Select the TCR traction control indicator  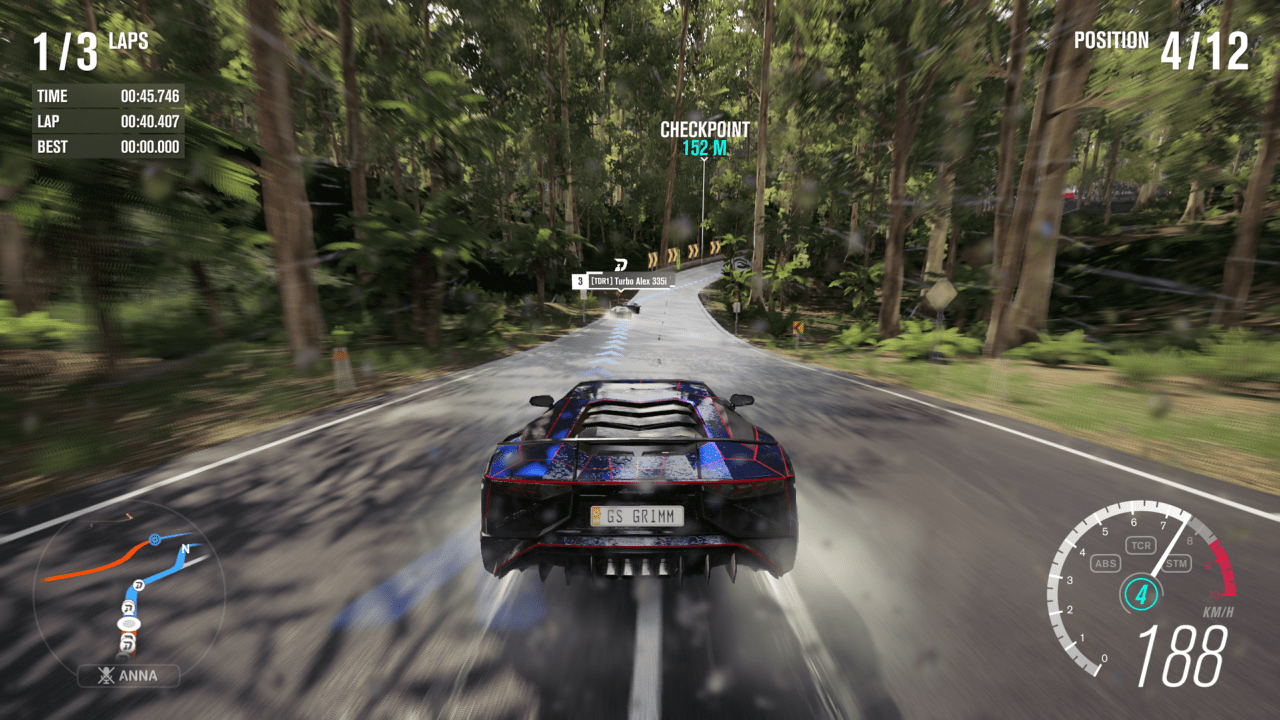click(x=1142, y=545)
